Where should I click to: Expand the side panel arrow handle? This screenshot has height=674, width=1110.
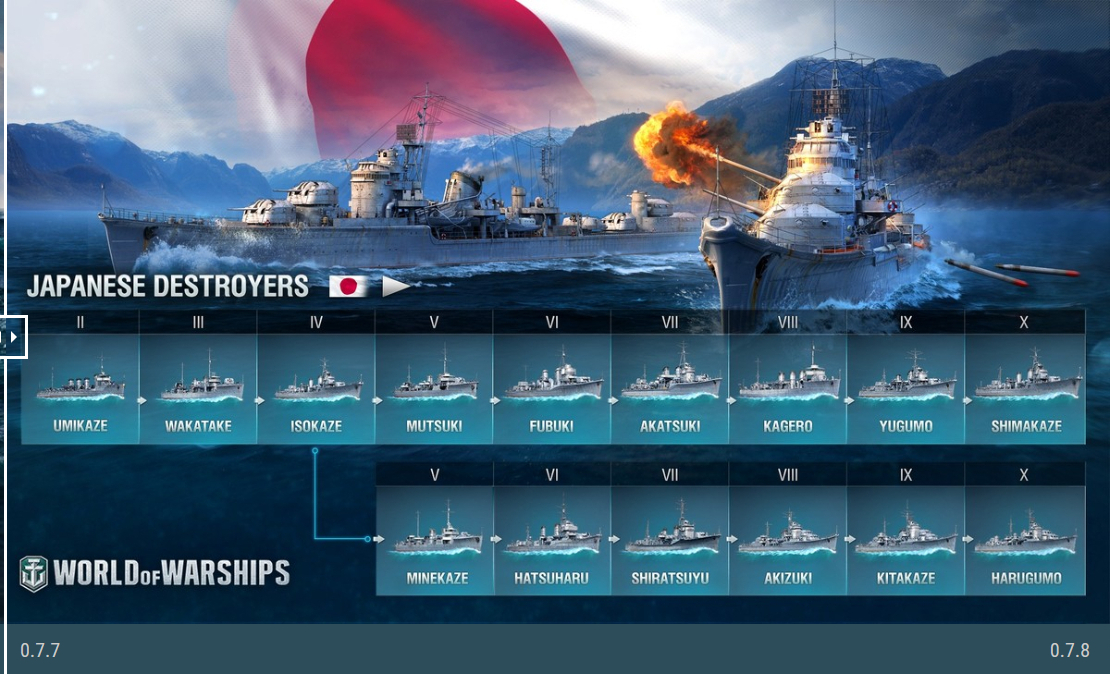[x=13, y=337]
